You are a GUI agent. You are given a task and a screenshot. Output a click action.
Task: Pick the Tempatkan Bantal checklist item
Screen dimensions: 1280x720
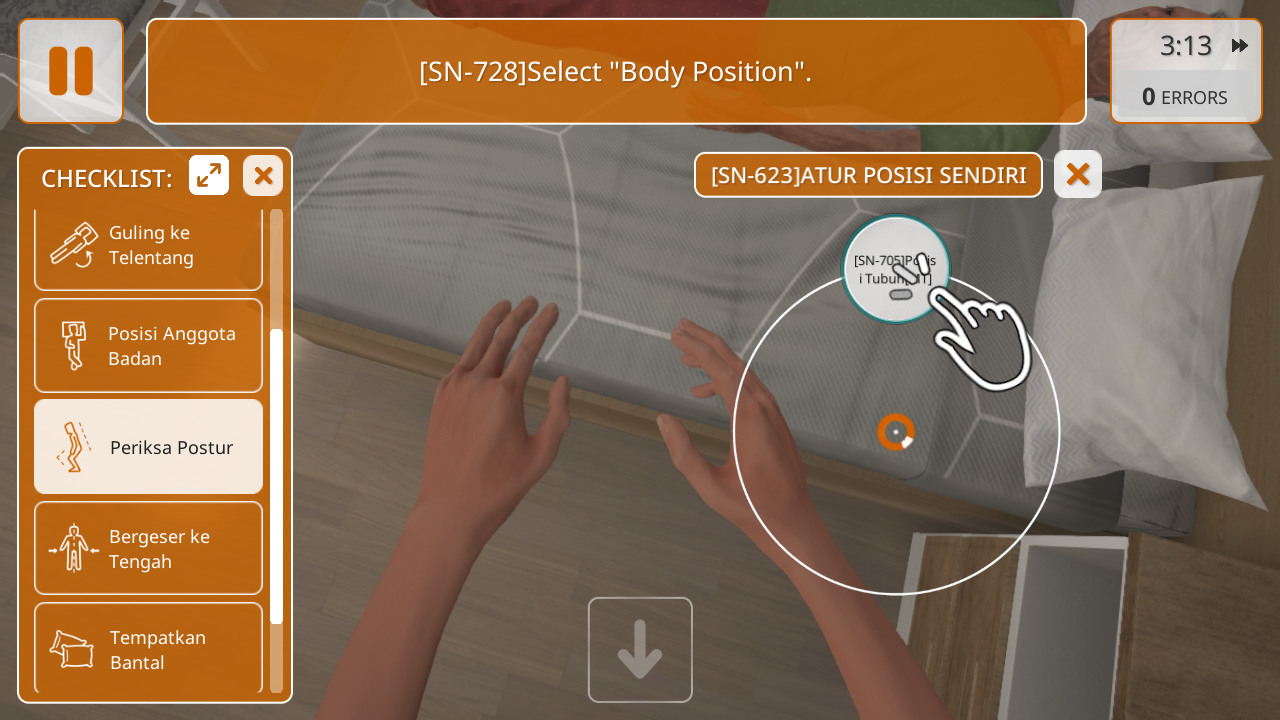pyautogui.click(x=148, y=648)
